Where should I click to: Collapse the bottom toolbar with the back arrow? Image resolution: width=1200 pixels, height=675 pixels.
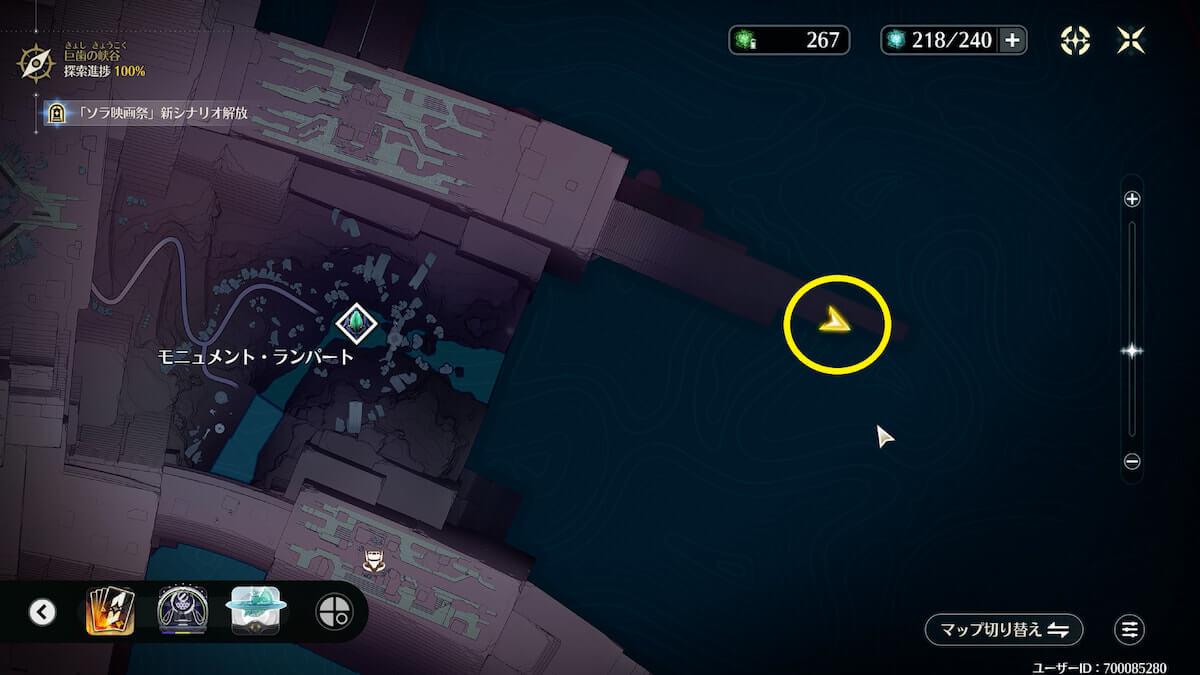point(42,611)
